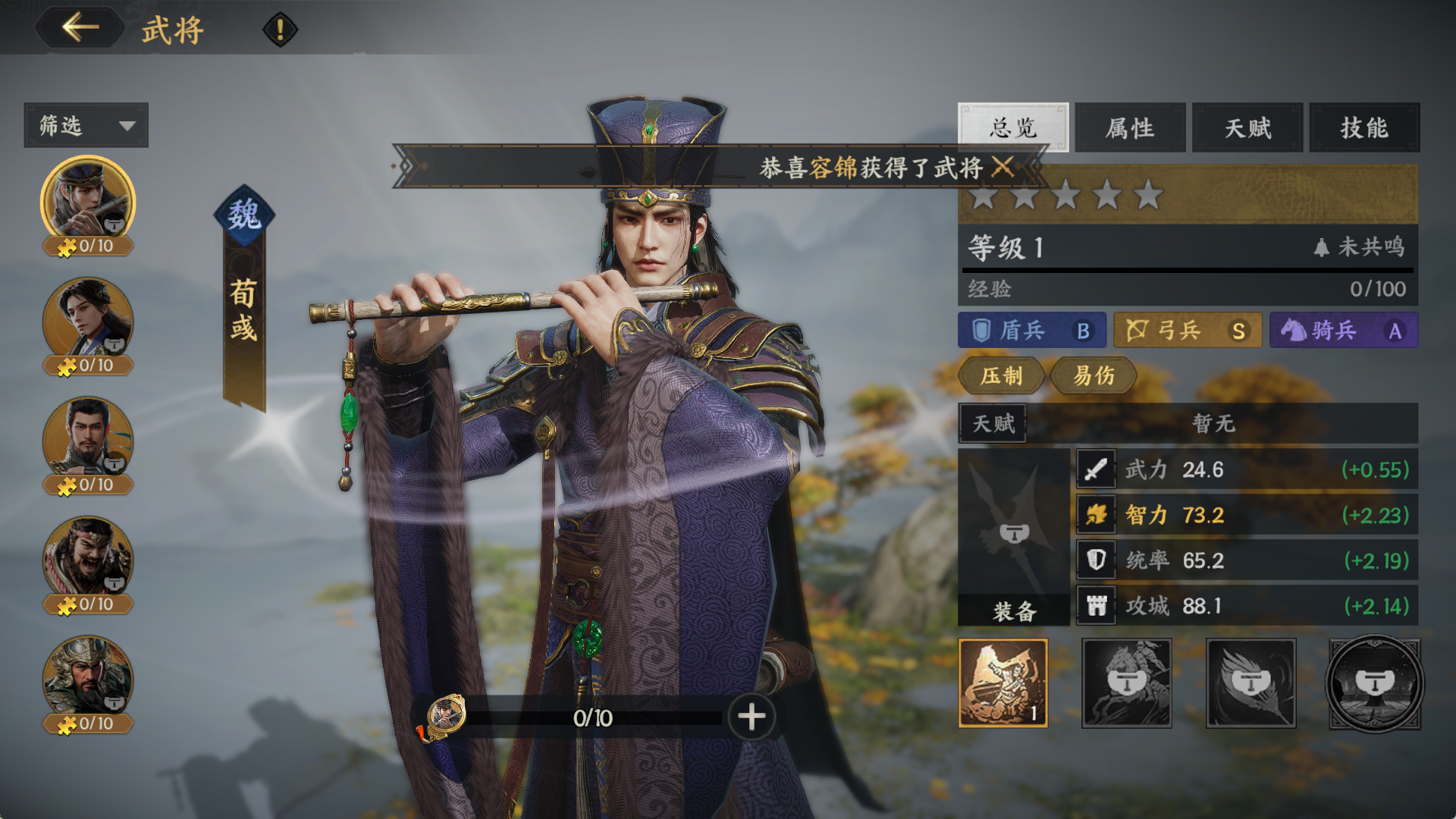Switch to the 总览 overview tab
This screenshot has height=819, width=1456.
click(1012, 127)
